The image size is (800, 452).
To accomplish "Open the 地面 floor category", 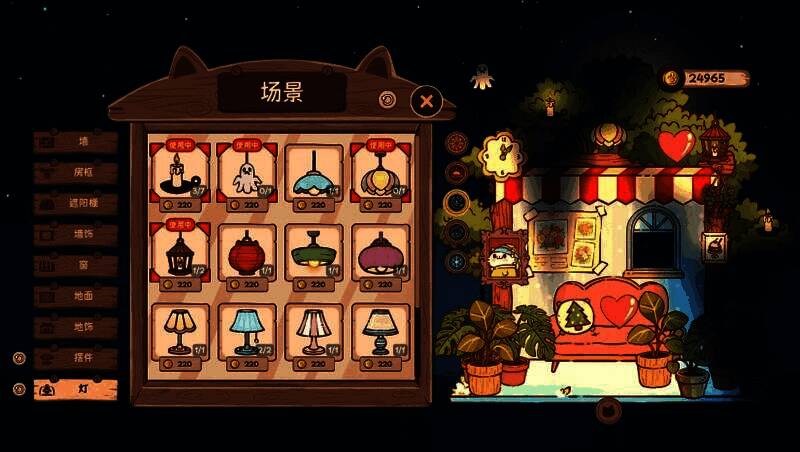I will (76, 297).
